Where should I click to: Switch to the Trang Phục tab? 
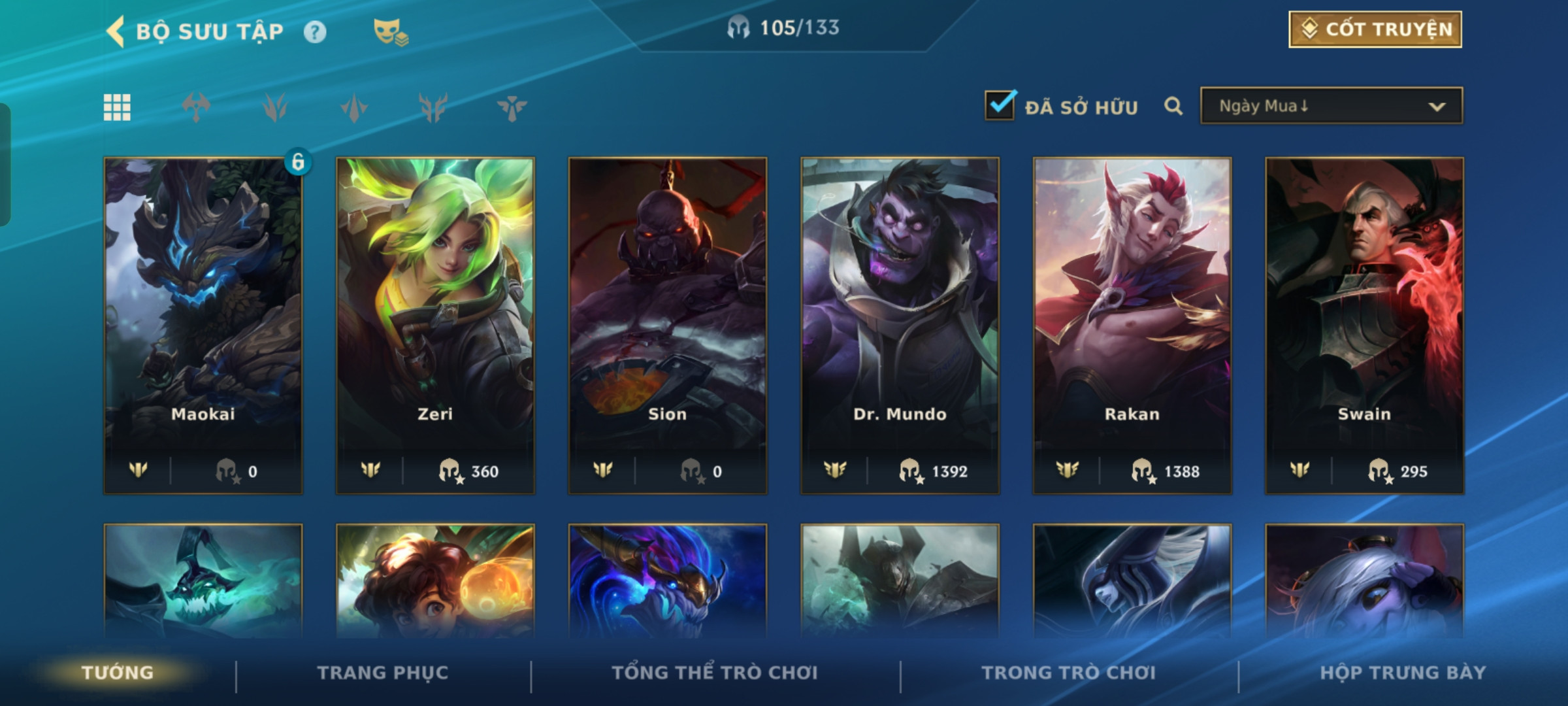click(383, 673)
